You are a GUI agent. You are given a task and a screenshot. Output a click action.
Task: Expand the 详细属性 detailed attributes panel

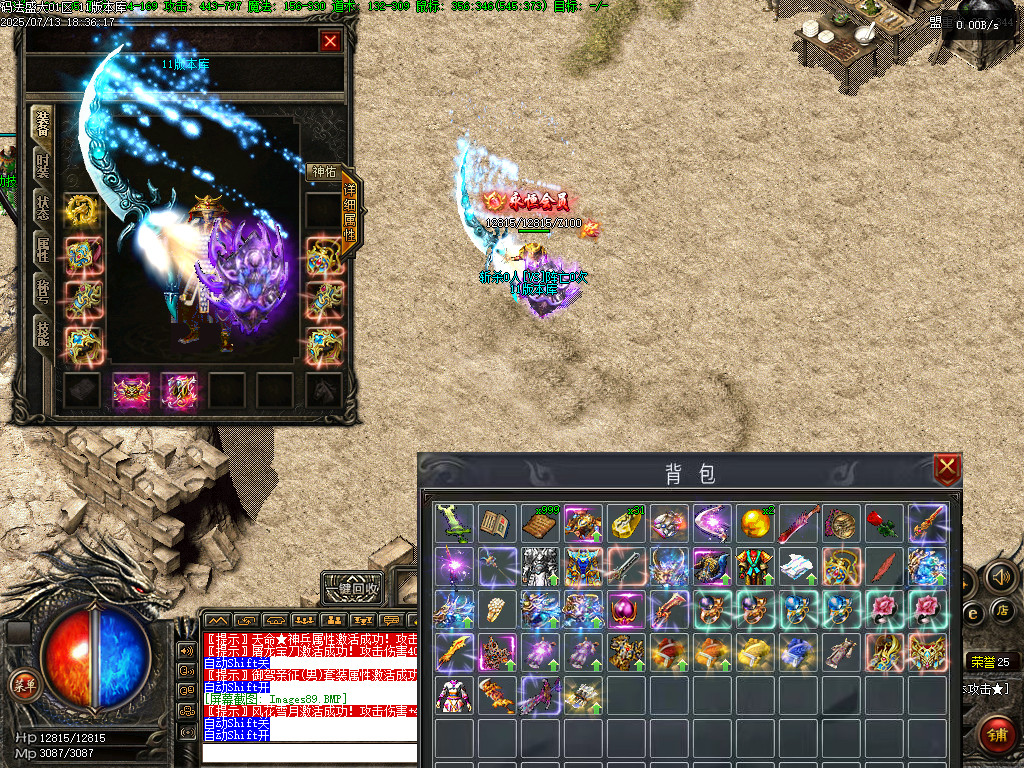pyautogui.click(x=350, y=213)
